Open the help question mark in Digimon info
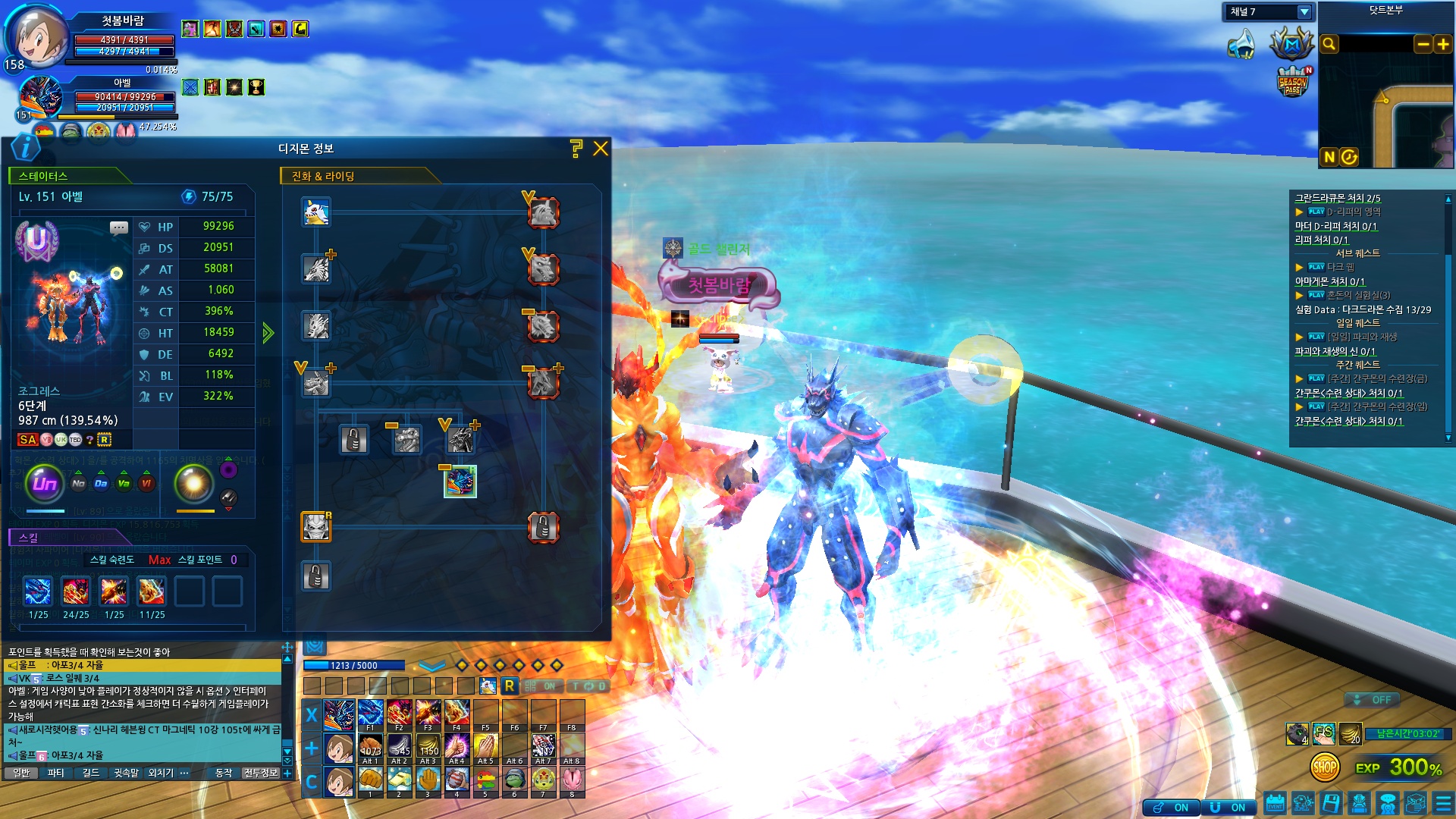1456x819 pixels. pos(576,149)
